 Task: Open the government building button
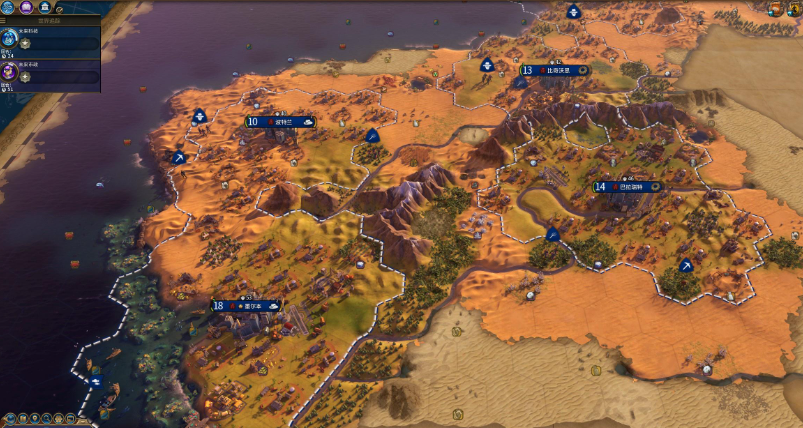[x=44, y=6]
